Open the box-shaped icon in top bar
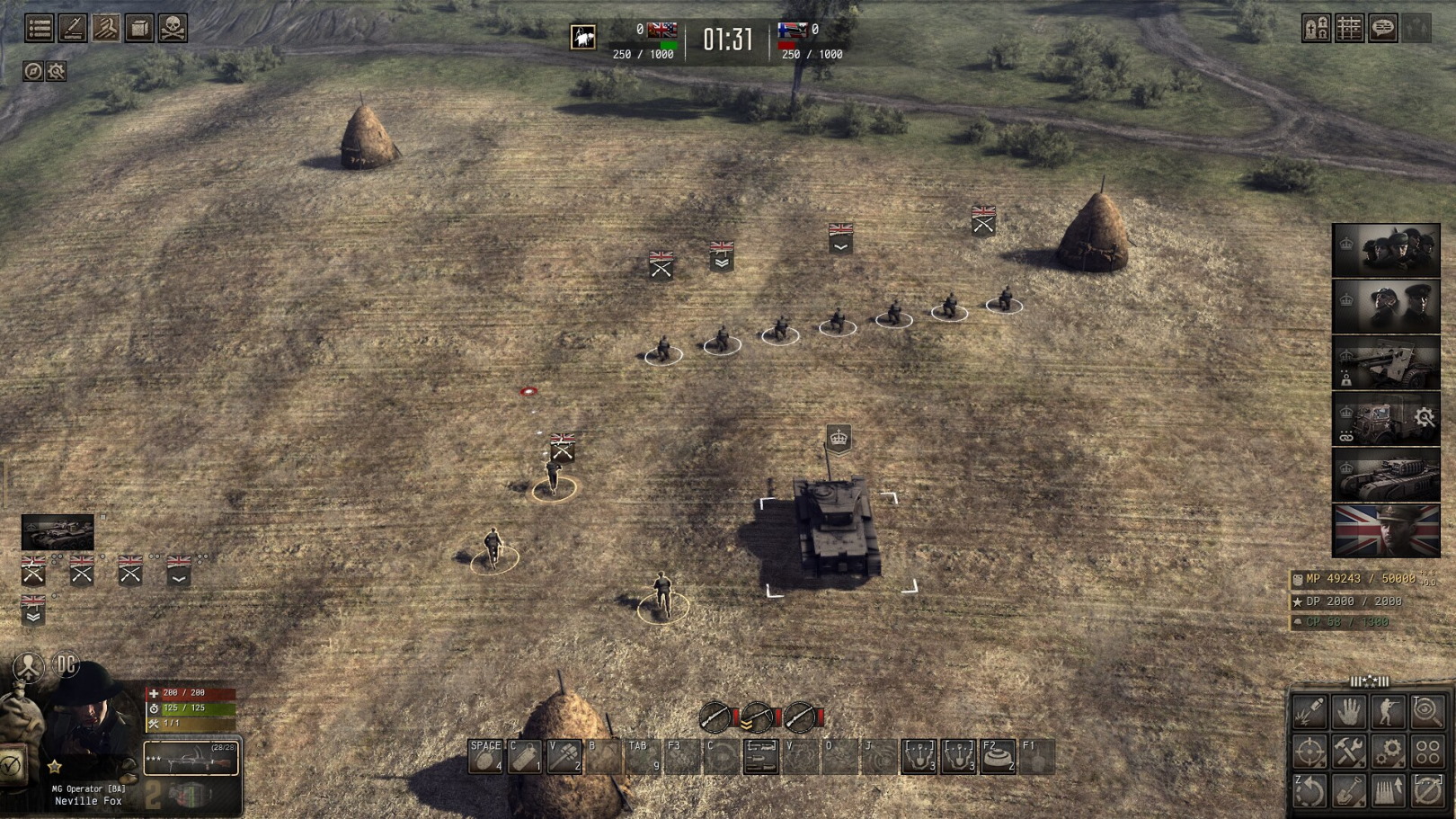Image resolution: width=1456 pixels, height=819 pixels. (x=139, y=29)
